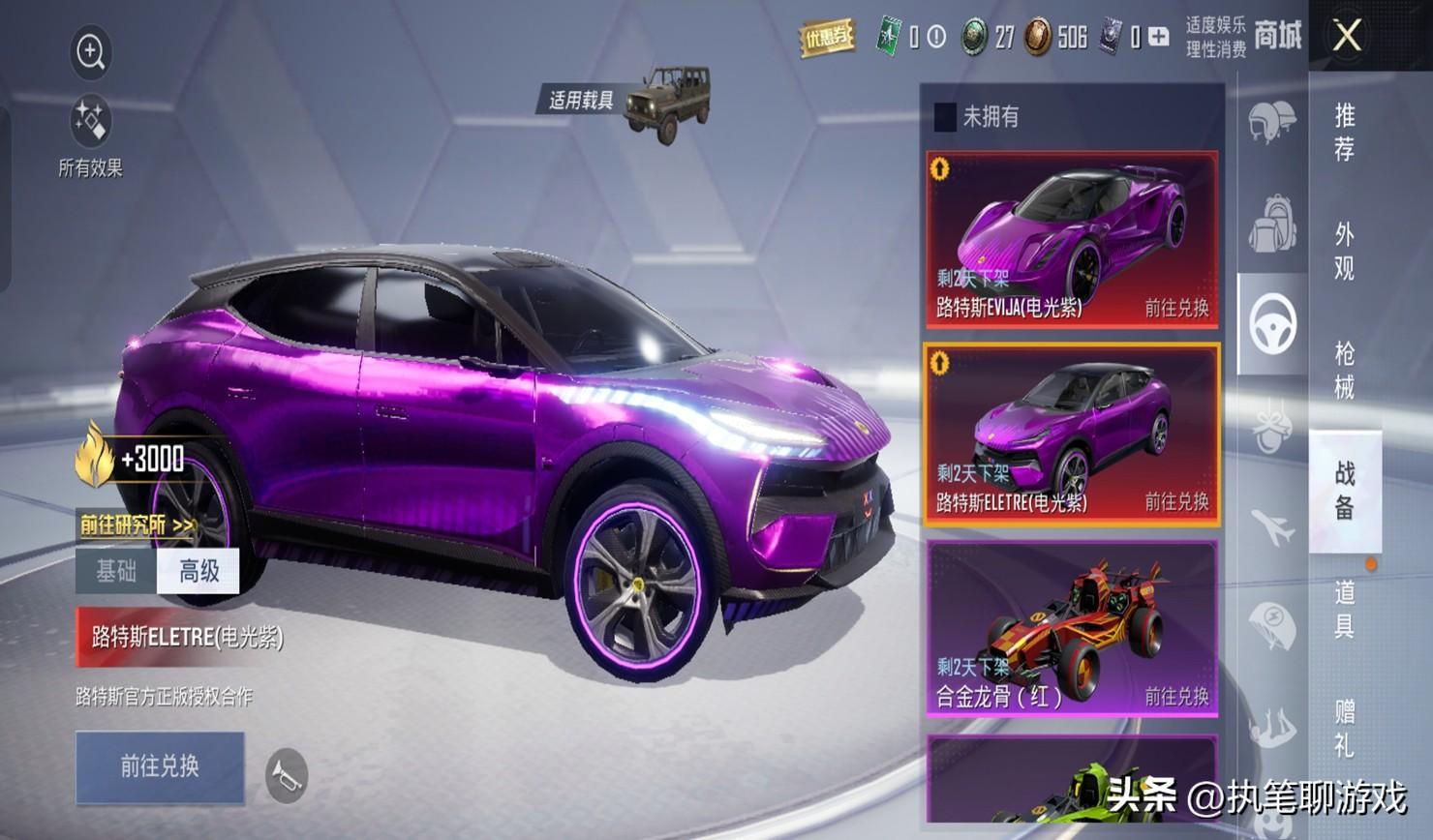Switch to the 基础 basic tab
The width and height of the screenshot is (1433, 840).
point(116,571)
